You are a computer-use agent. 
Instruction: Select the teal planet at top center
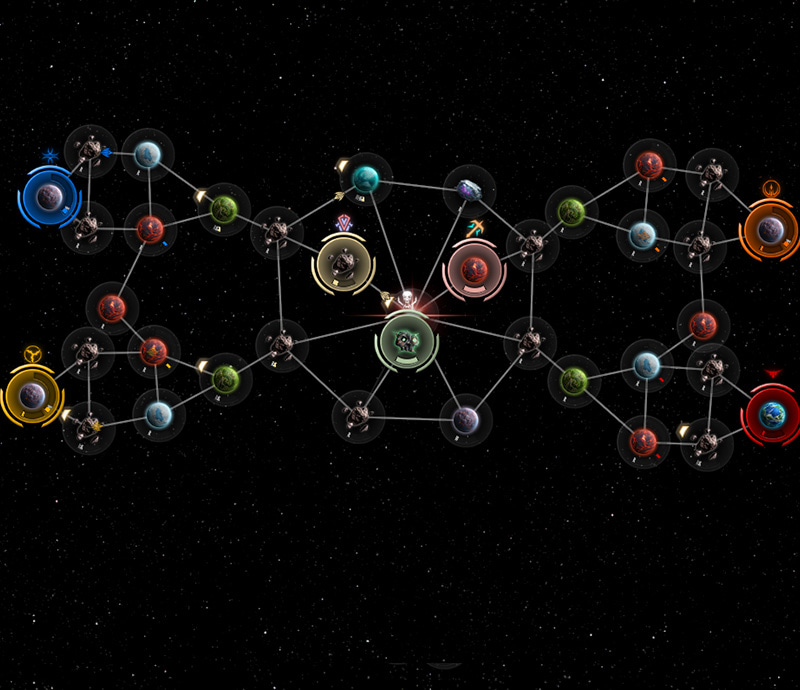pos(365,180)
